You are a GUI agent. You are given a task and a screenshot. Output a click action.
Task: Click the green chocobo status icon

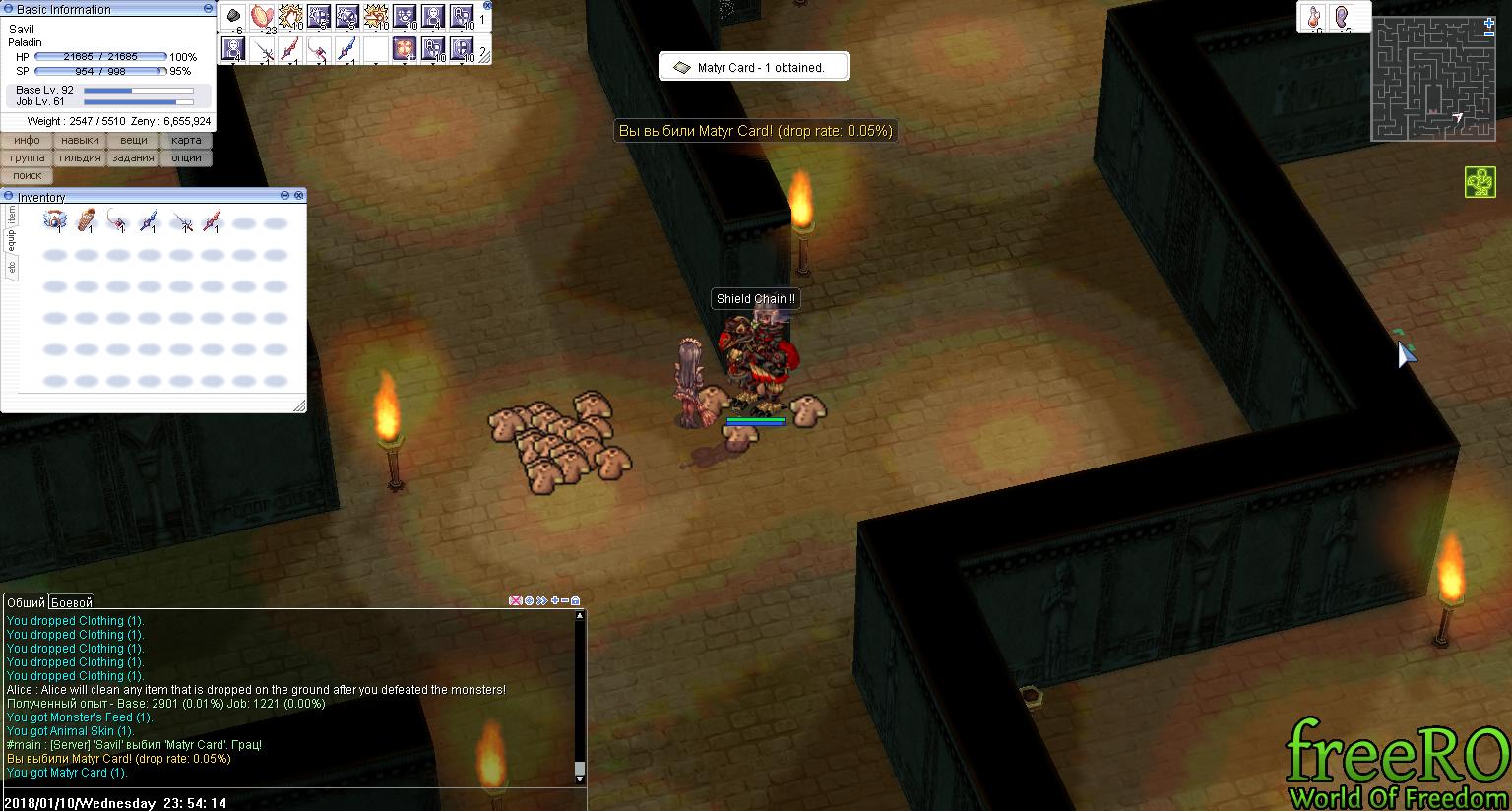coord(1480,182)
